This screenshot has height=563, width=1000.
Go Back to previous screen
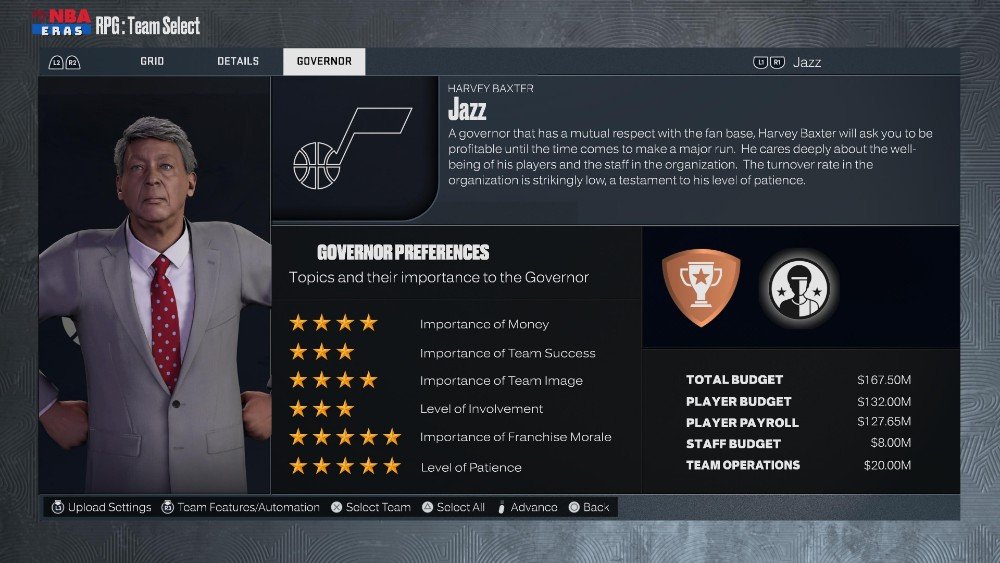tap(589, 508)
